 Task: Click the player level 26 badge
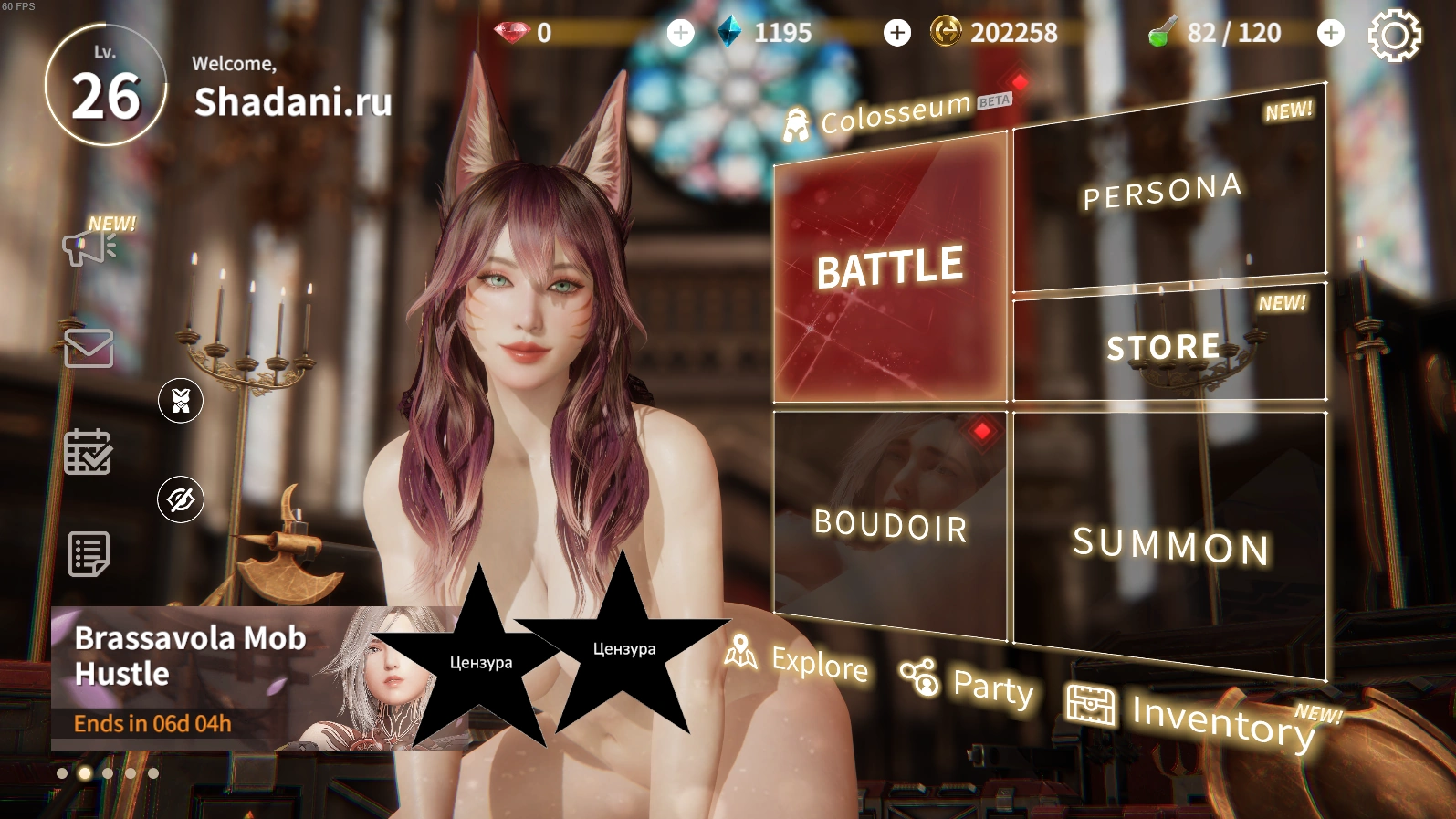pos(106,86)
